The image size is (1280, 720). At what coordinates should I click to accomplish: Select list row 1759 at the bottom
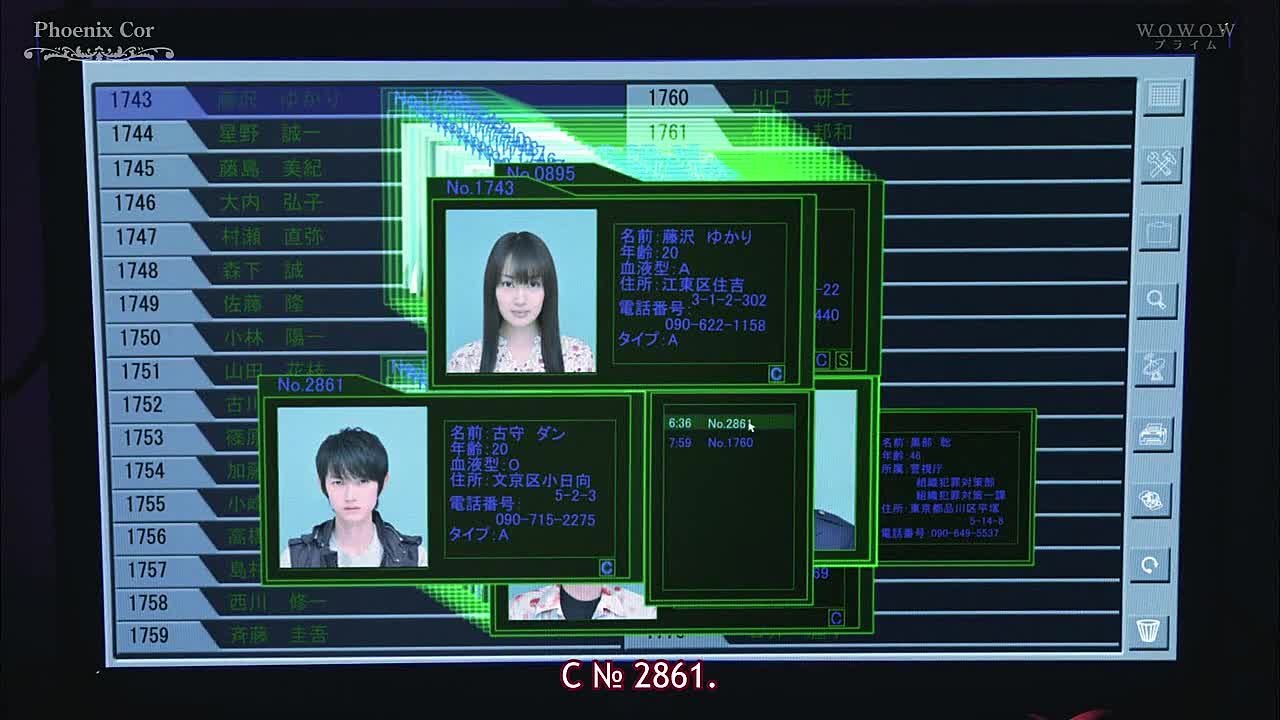240,635
